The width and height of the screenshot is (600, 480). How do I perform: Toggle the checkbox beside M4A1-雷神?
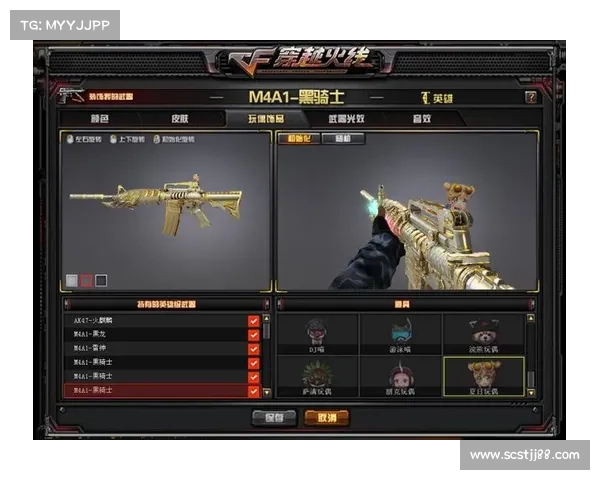point(253,349)
